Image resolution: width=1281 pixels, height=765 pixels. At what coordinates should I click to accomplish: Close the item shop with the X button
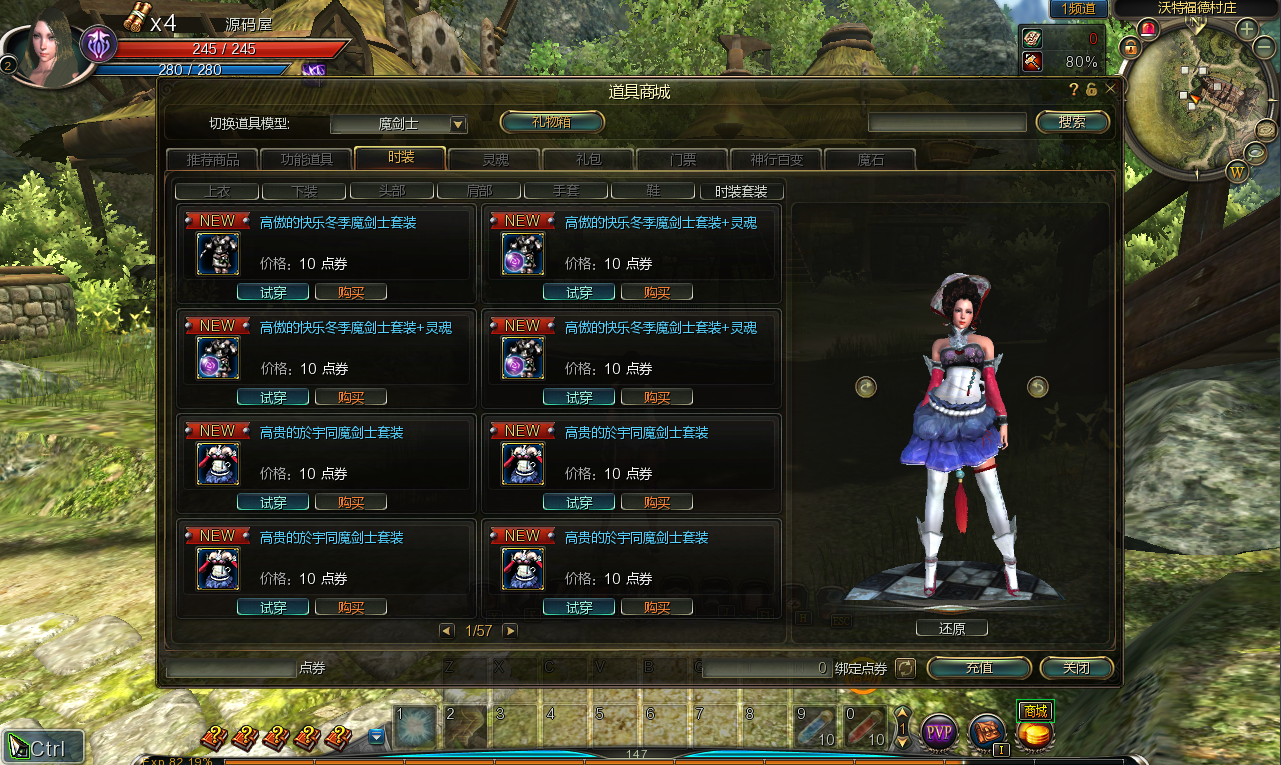1110,89
